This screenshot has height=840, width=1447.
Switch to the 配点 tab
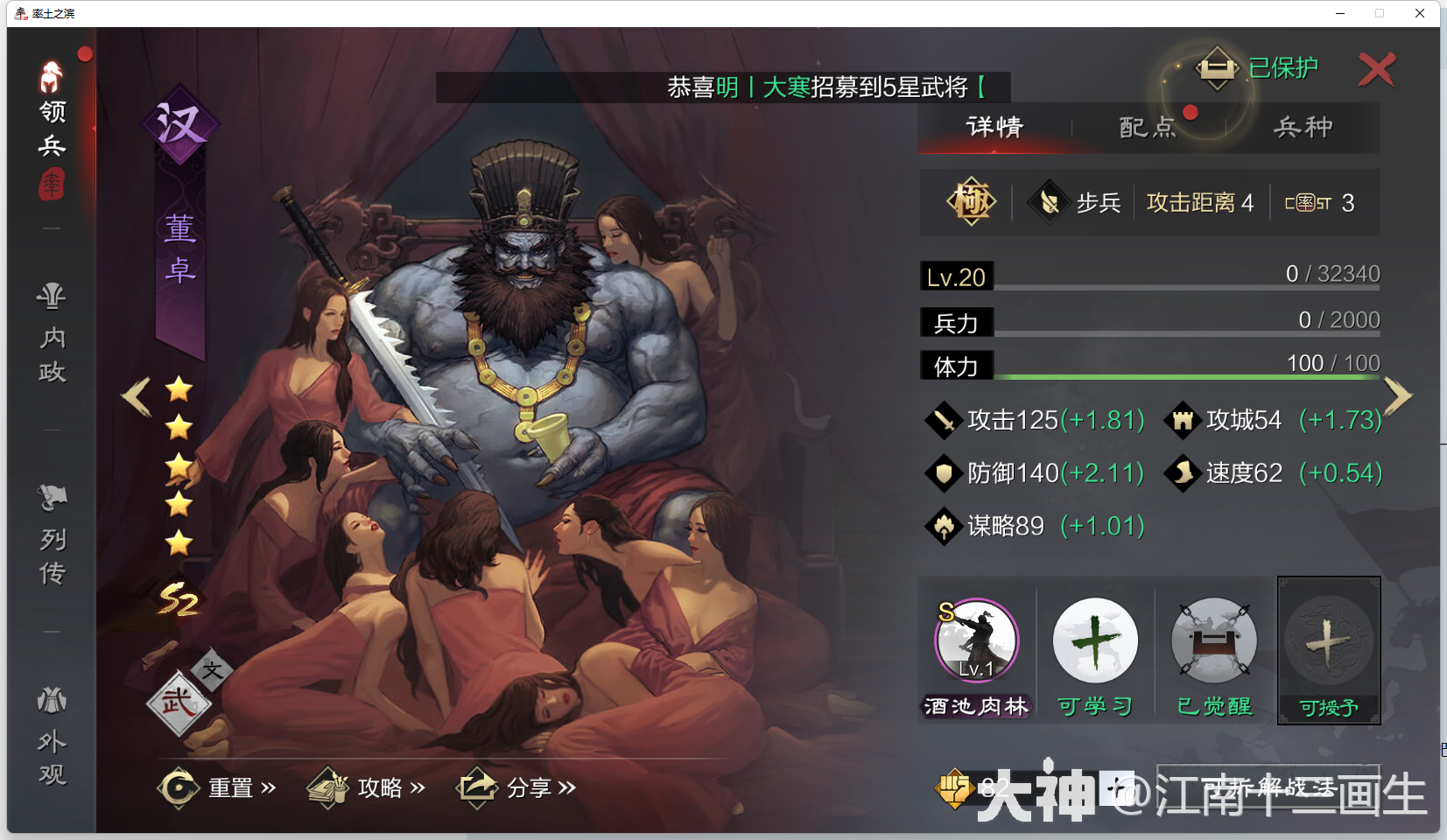coord(1148,128)
